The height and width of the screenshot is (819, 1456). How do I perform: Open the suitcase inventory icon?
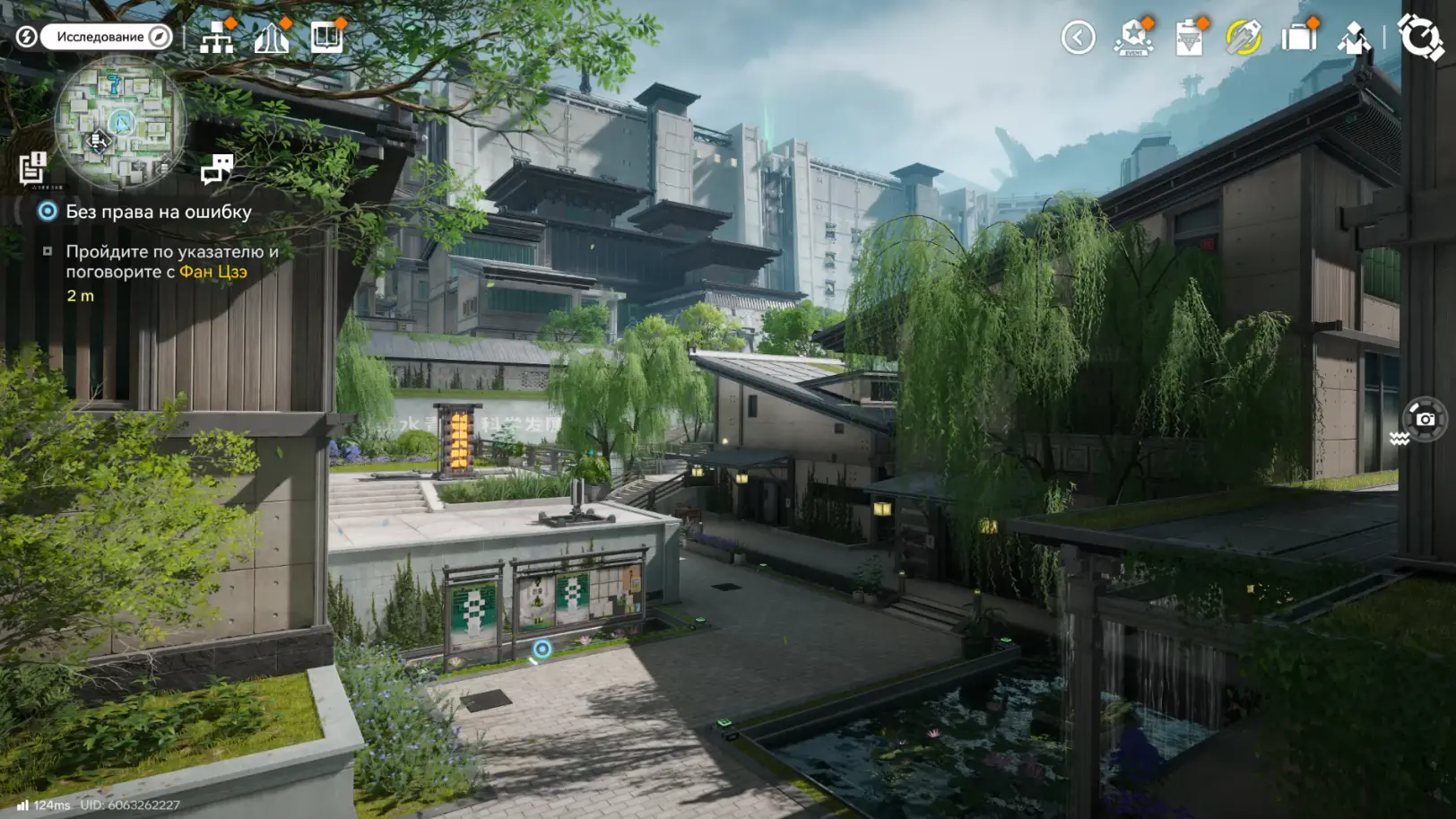1298,38
